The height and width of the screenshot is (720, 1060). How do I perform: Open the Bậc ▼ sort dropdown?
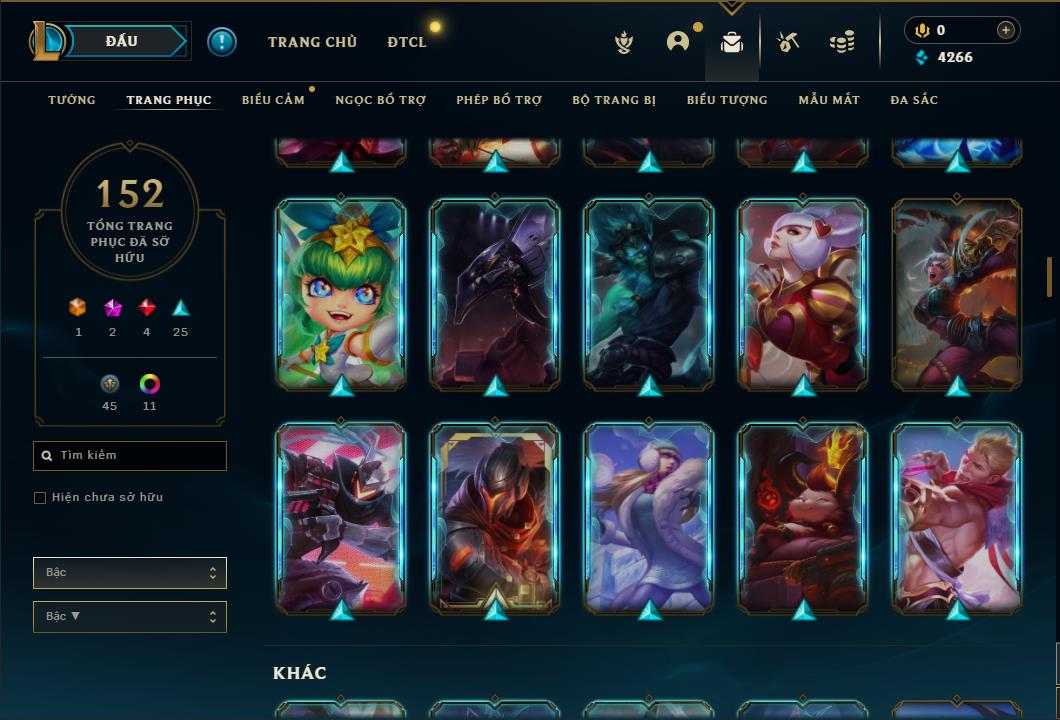[x=130, y=617]
